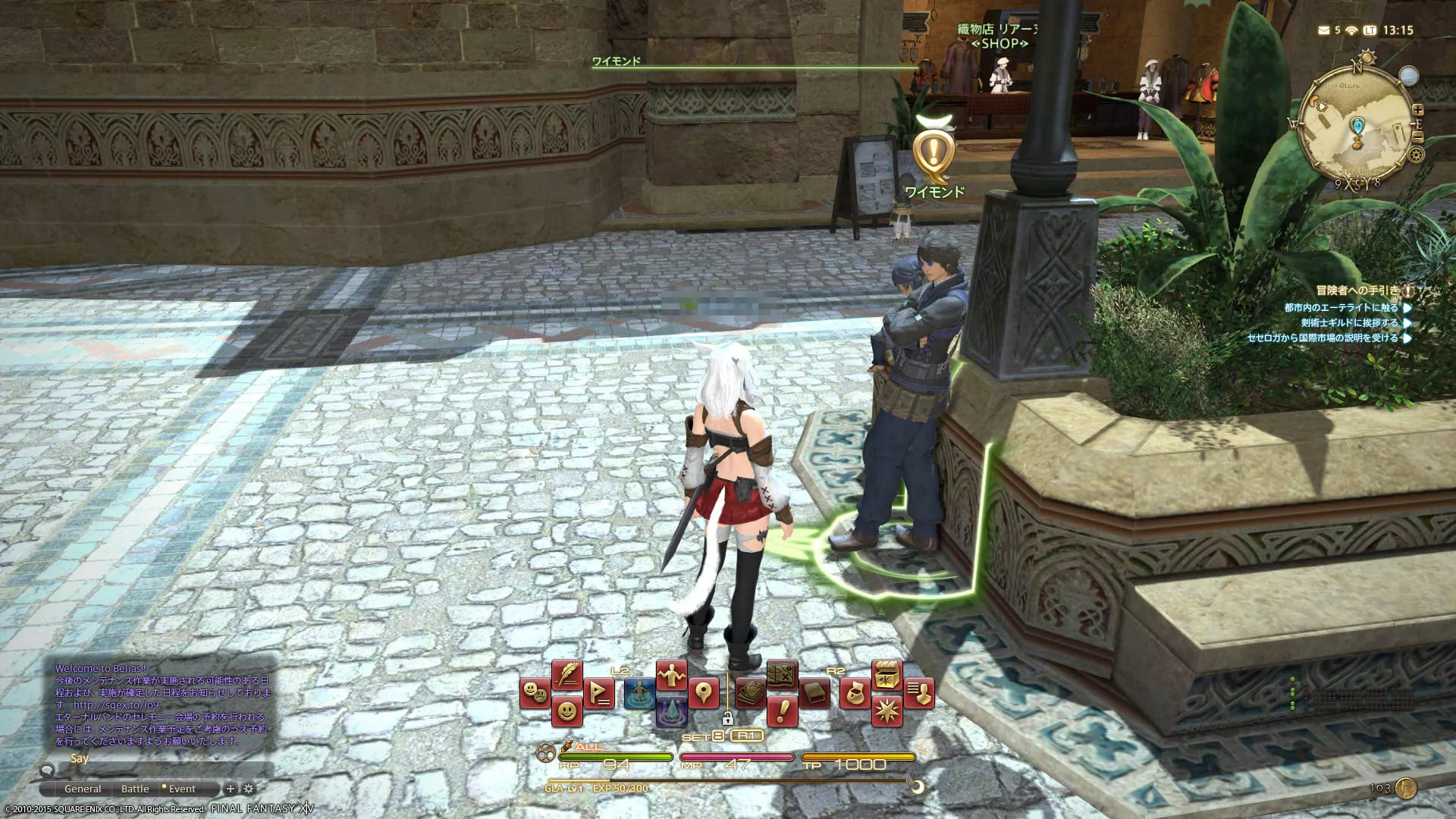This screenshot has width=1456, height=819.
Task: Open the minimap gear settings
Action: pyautogui.click(x=1415, y=155)
